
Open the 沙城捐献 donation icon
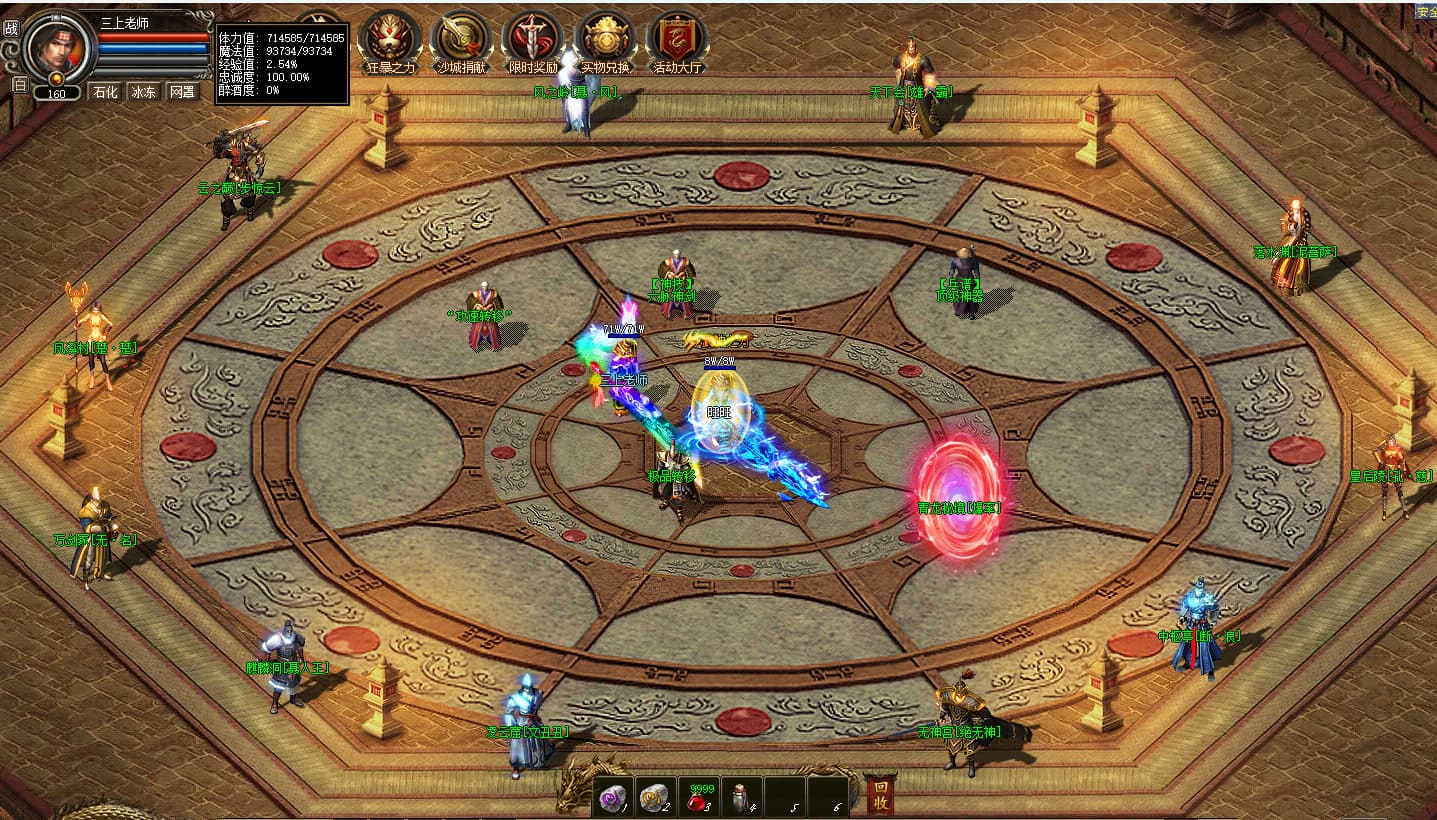(x=460, y=40)
